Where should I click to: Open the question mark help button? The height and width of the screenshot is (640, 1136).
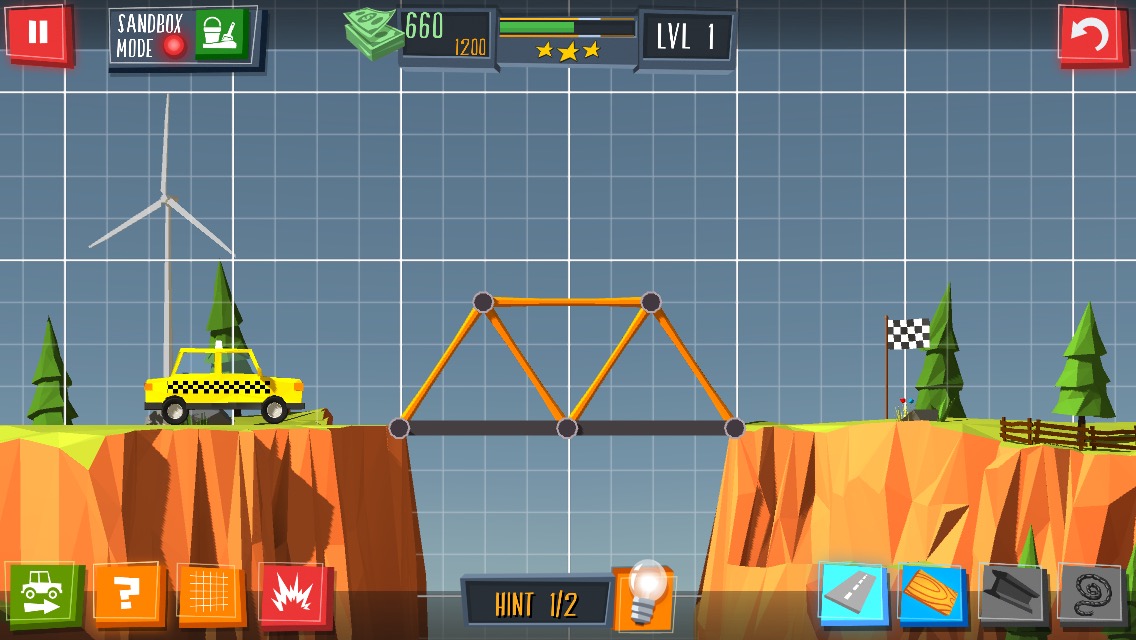[126, 594]
